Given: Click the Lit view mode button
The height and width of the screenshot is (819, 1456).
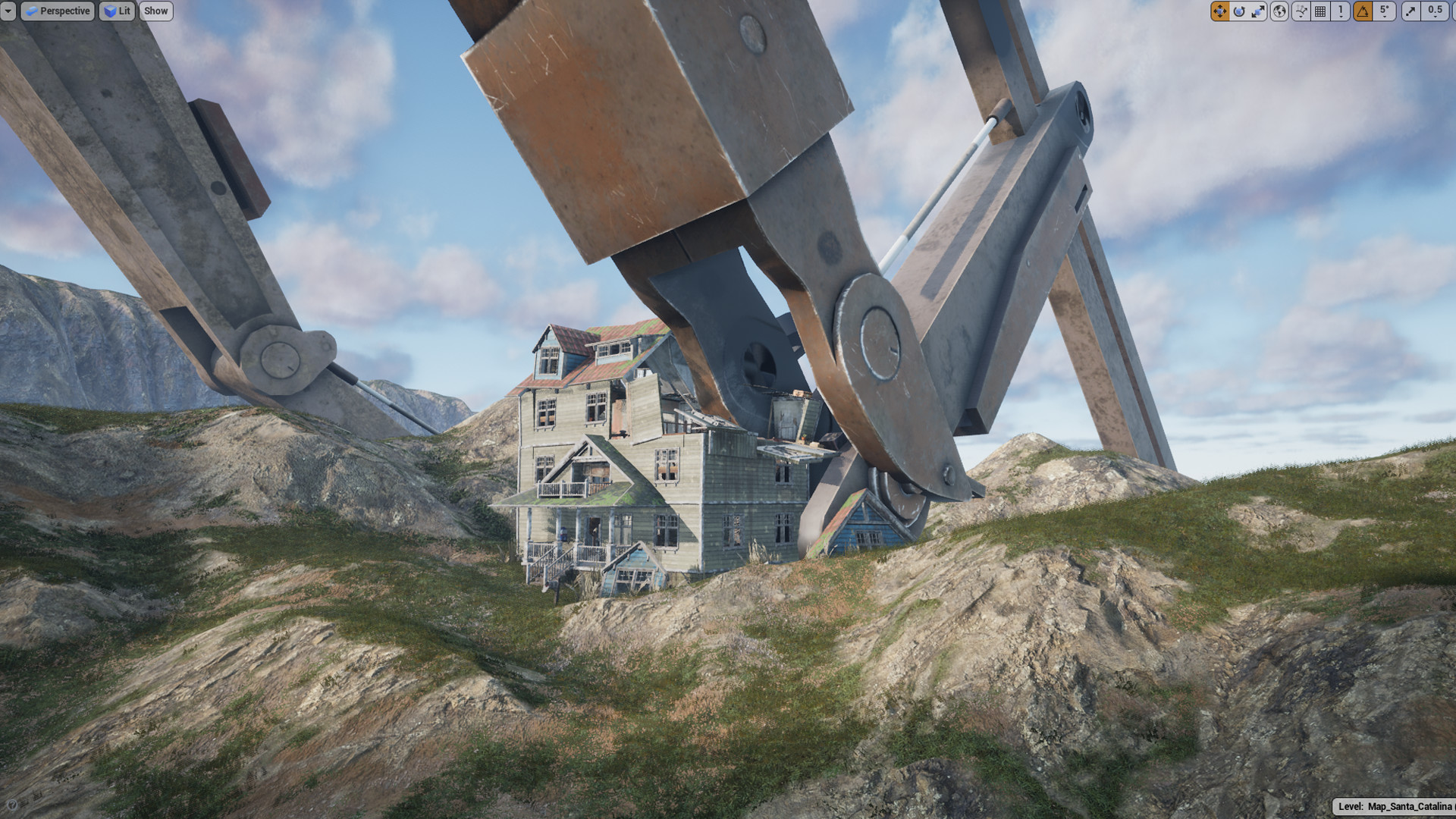Looking at the screenshot, I should (x=118, y=11).
